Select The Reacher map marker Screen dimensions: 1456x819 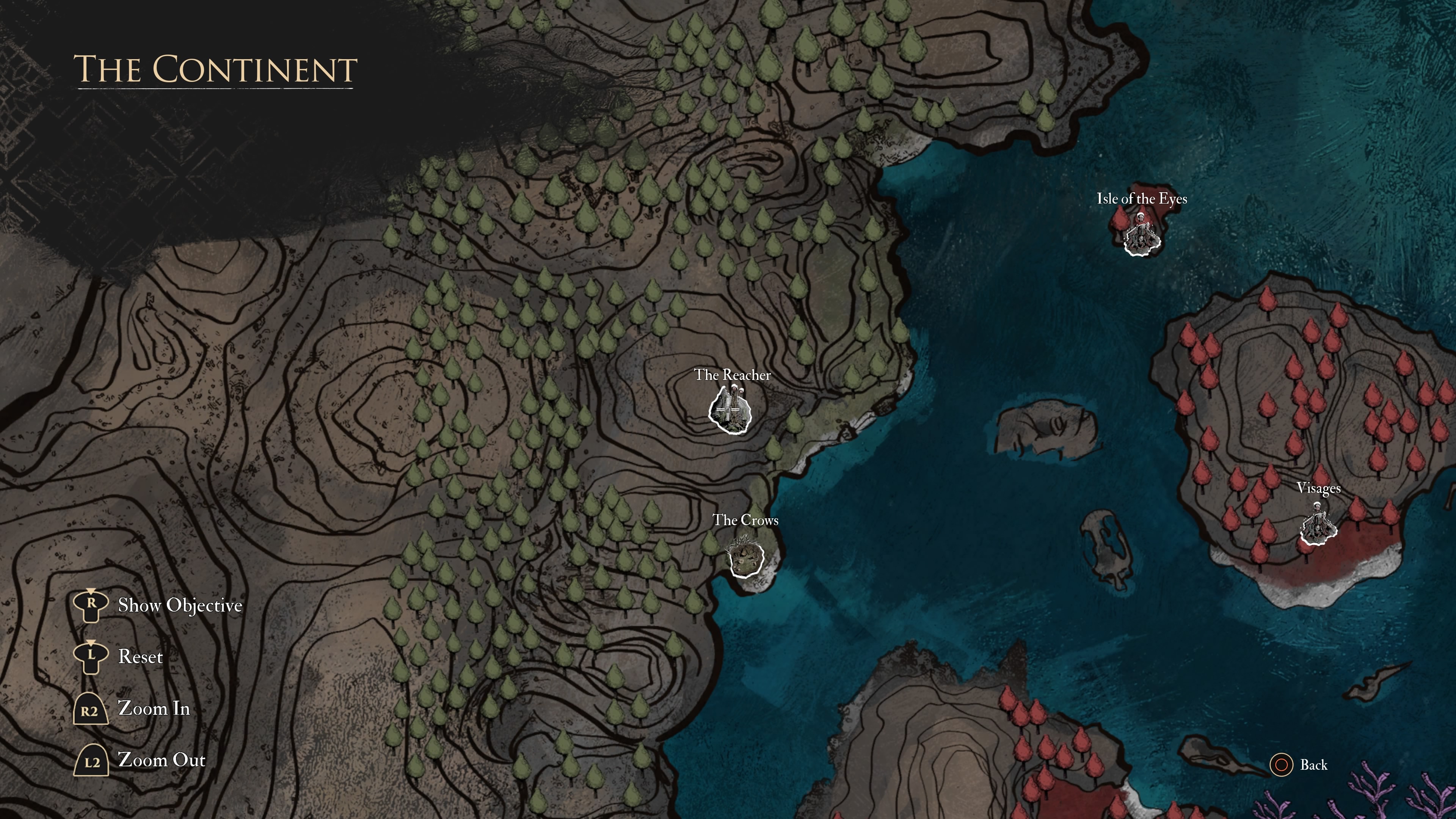coord(730,410)
